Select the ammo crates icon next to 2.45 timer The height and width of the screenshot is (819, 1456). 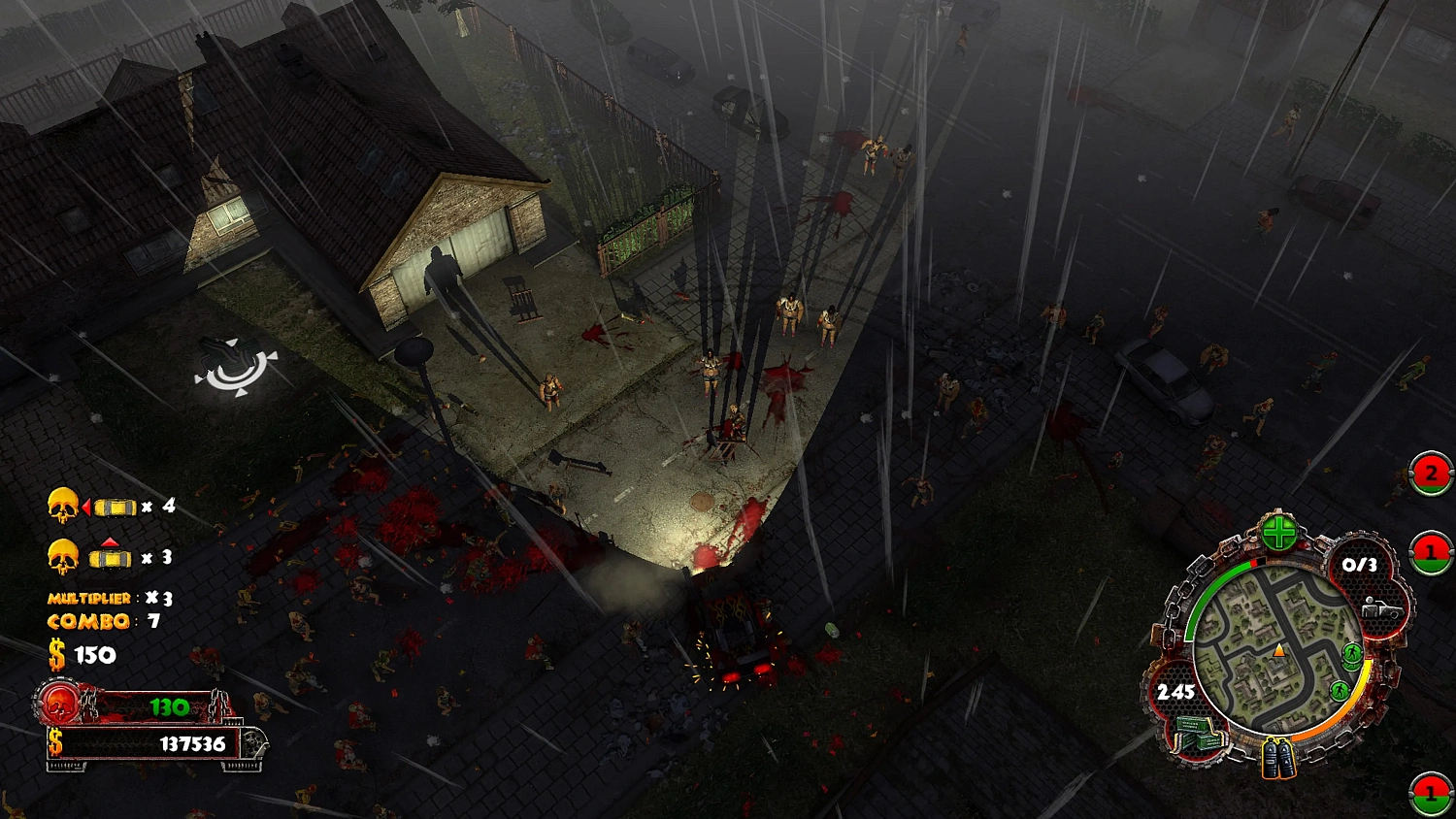(x=1198, y=732)
